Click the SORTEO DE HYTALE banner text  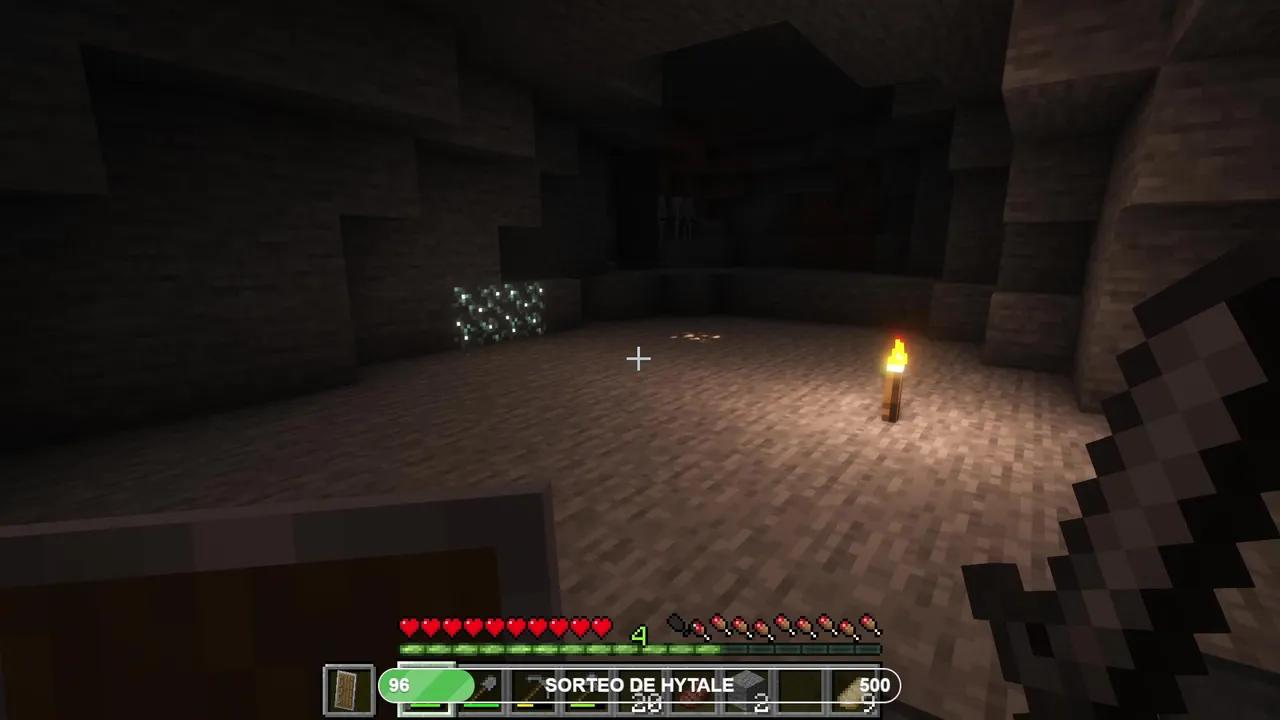click(640, 685)
